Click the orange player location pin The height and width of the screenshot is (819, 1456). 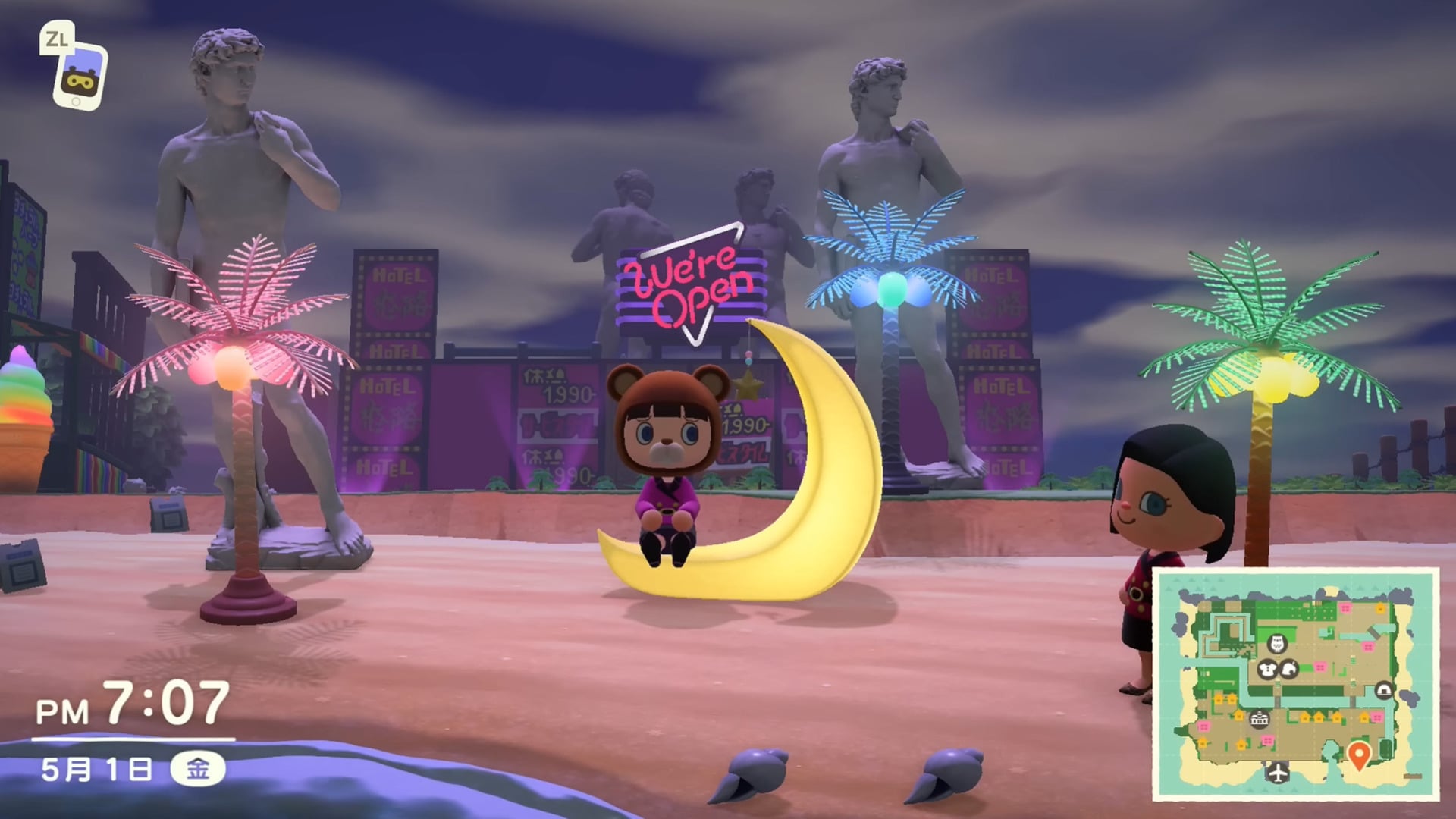click(1359, 754)
